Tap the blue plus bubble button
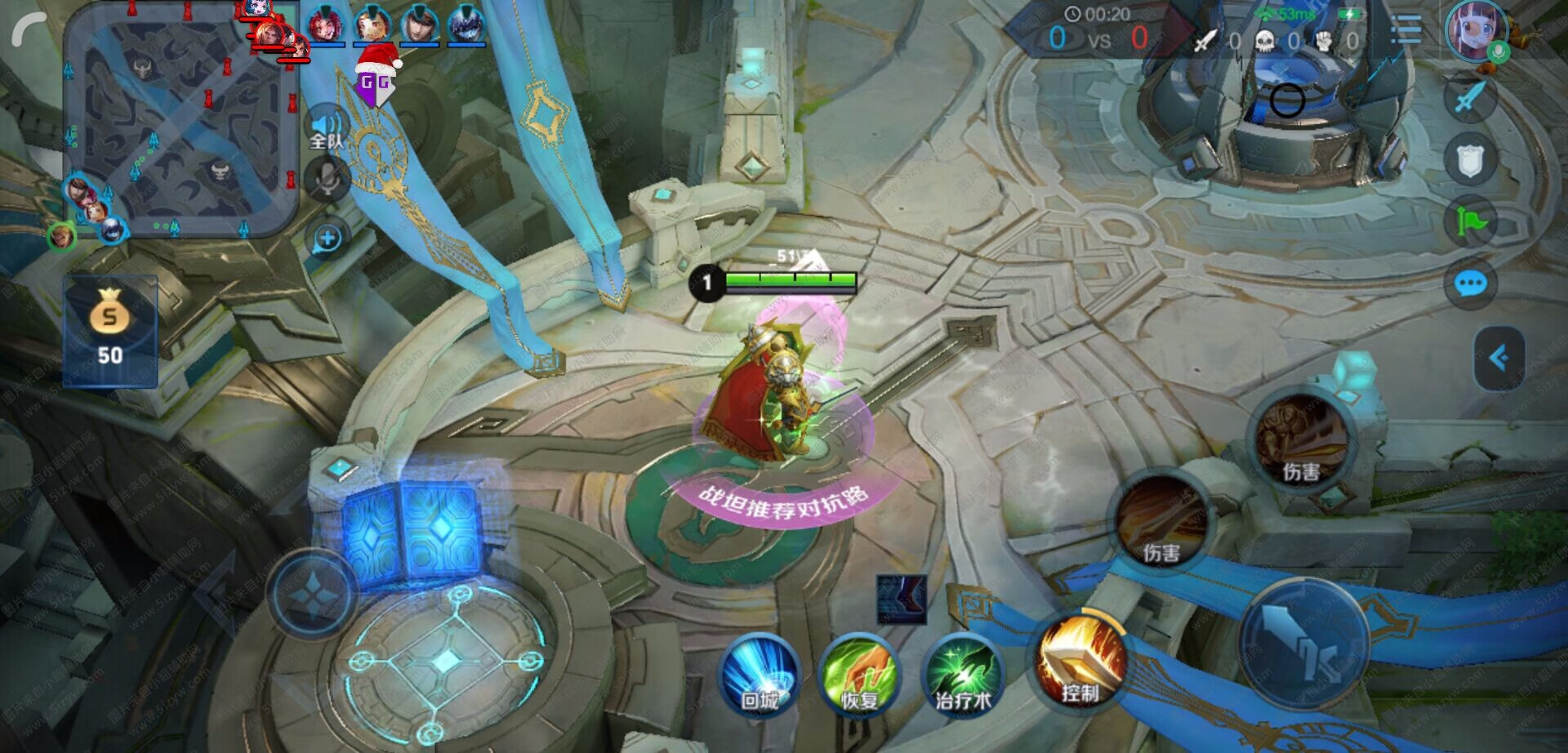 [327, 238]
